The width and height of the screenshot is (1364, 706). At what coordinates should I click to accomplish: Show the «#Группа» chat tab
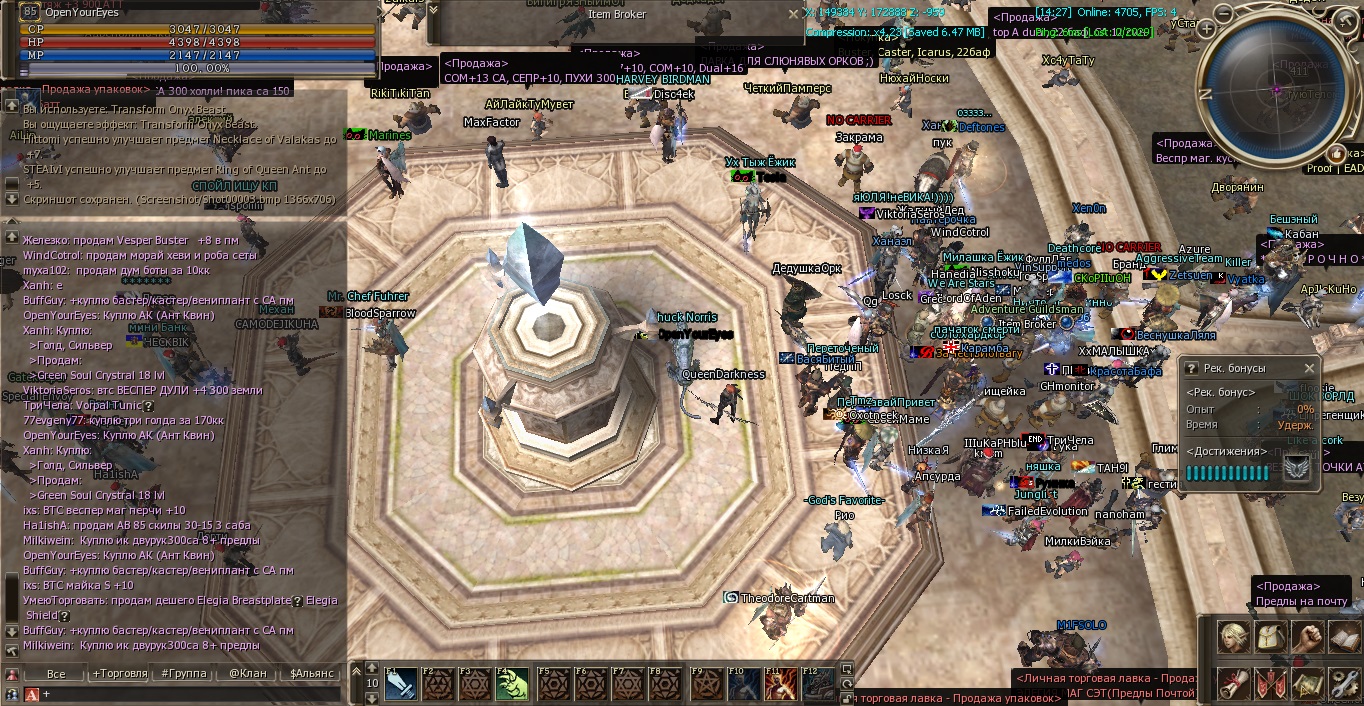[x=183, y=673]
